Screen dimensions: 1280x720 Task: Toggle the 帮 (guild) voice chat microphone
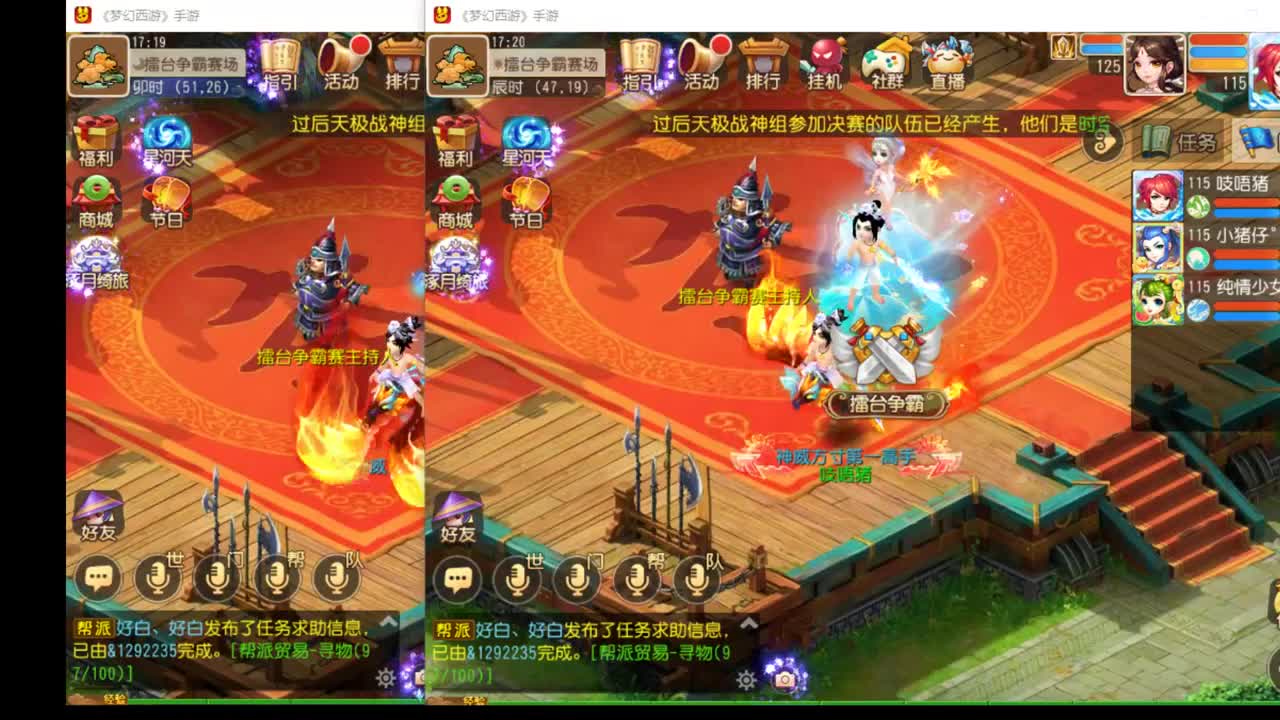click(636, 580)
